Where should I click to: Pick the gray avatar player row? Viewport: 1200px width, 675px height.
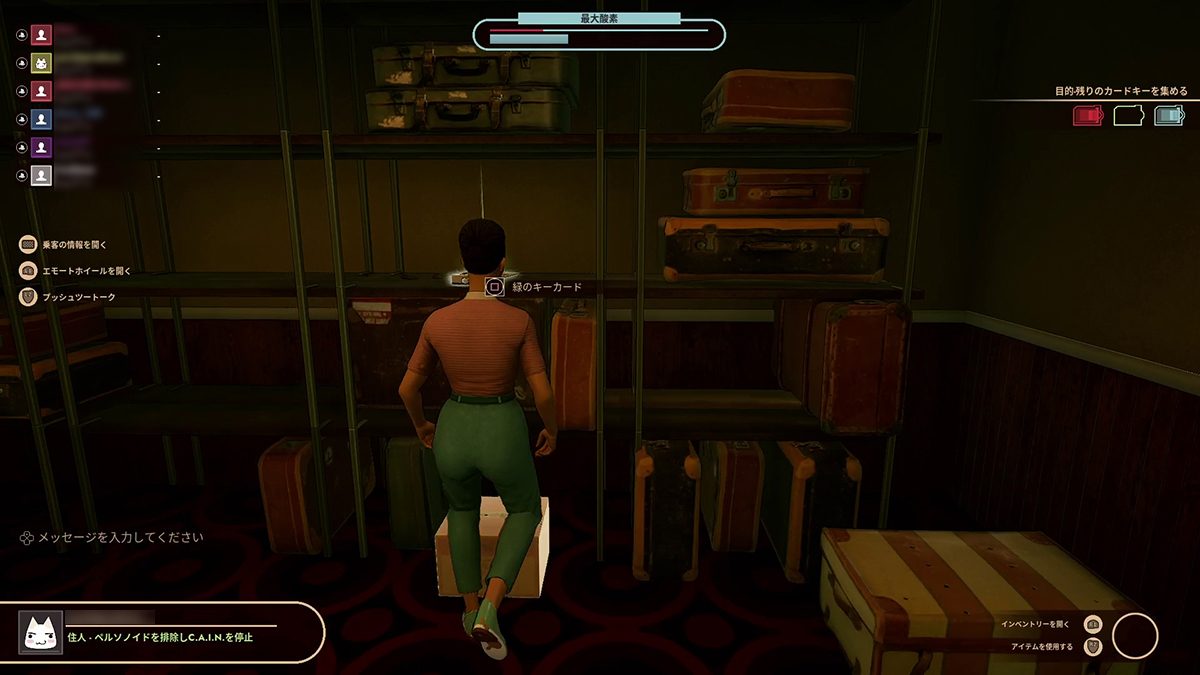41,175
